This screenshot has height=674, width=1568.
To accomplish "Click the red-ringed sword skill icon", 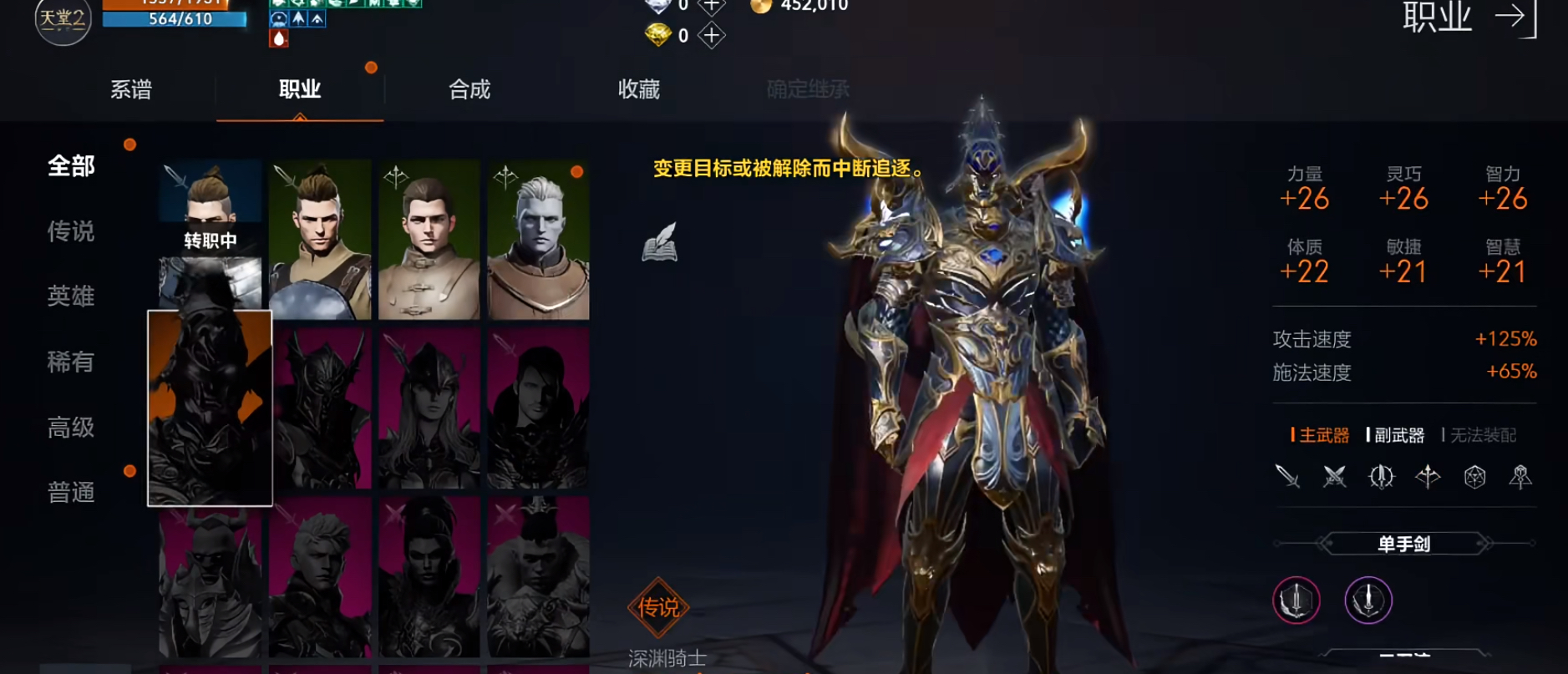I will tap(1297, 598).
